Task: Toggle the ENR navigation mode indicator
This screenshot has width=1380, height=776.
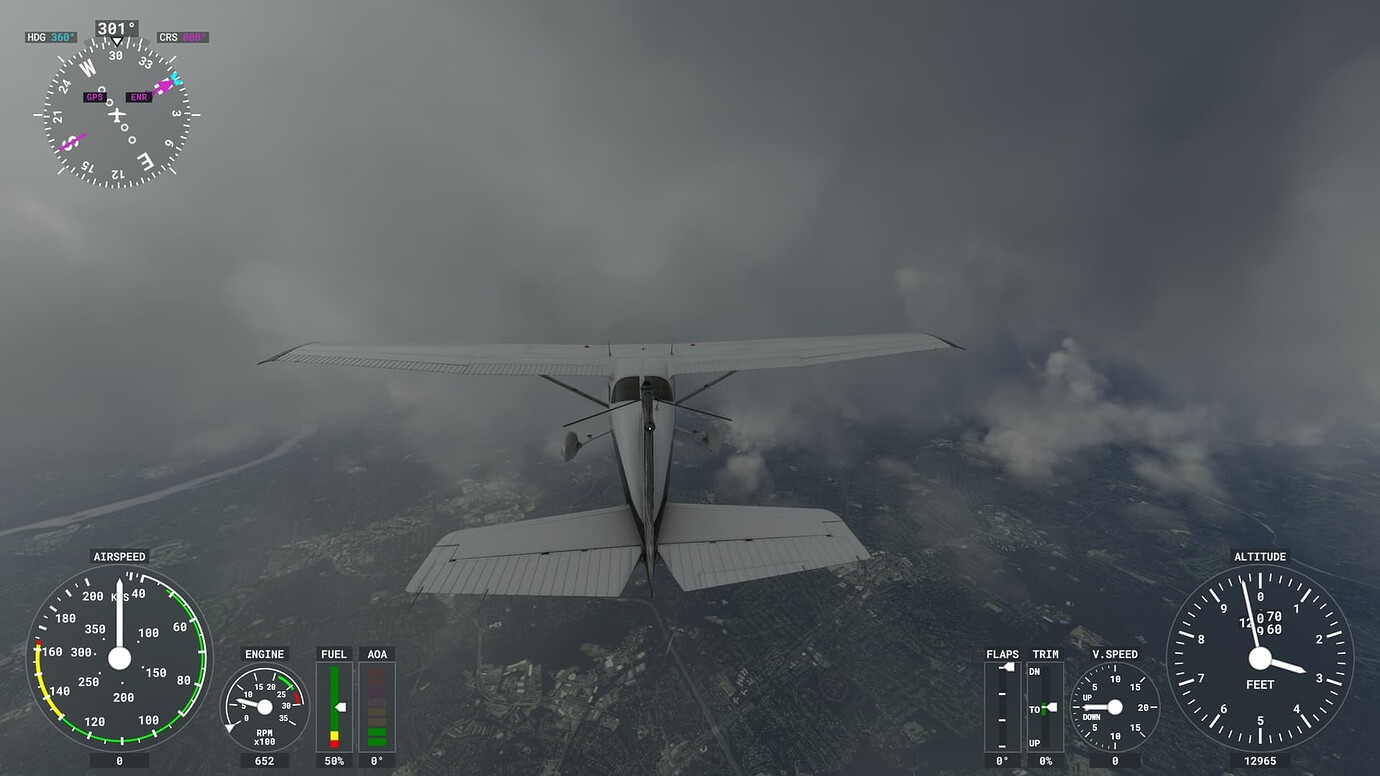Action: pos(137,97)
